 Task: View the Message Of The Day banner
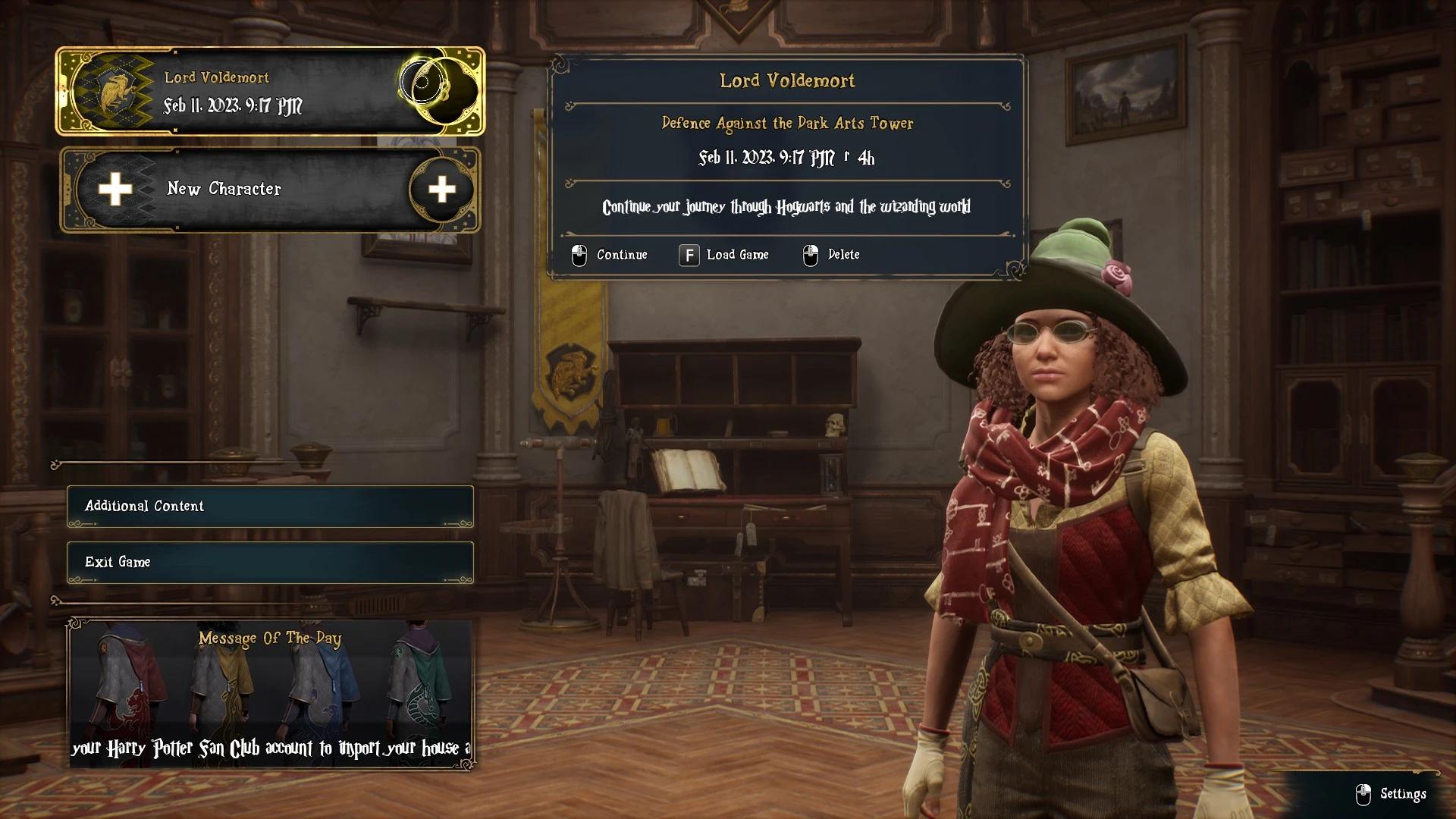coord(270,694)
